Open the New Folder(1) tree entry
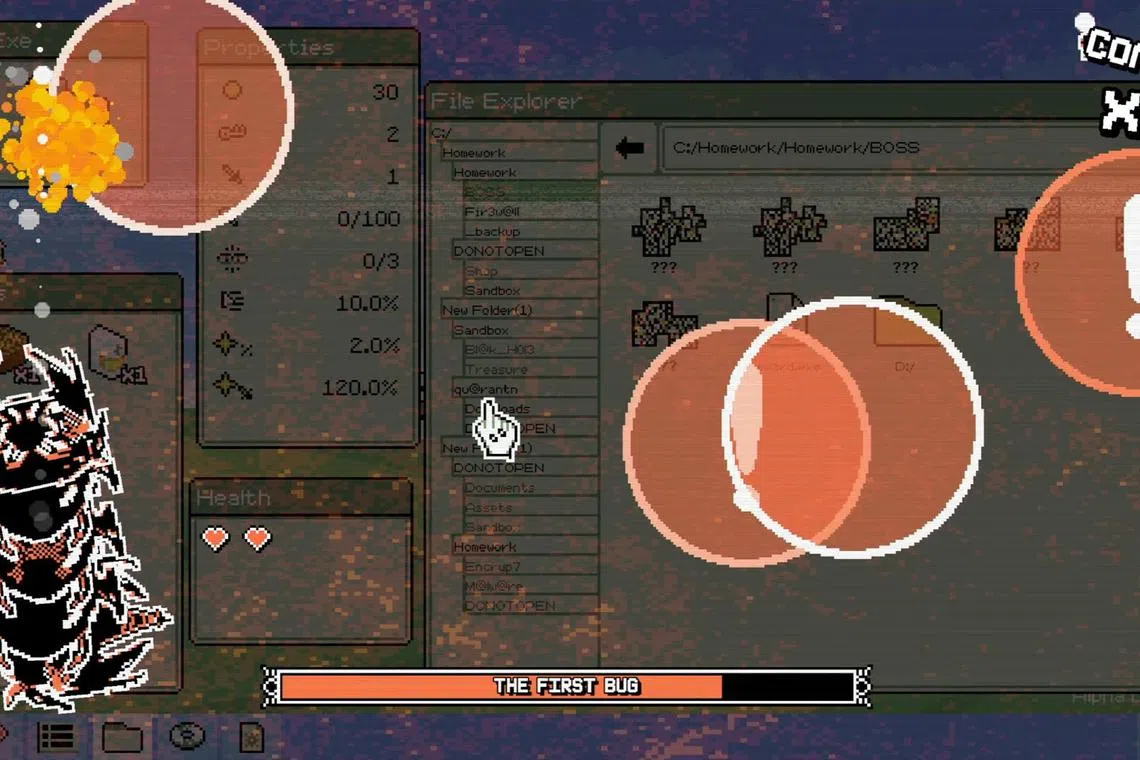The image size is (1140, 760). click(x=487, y=310)
